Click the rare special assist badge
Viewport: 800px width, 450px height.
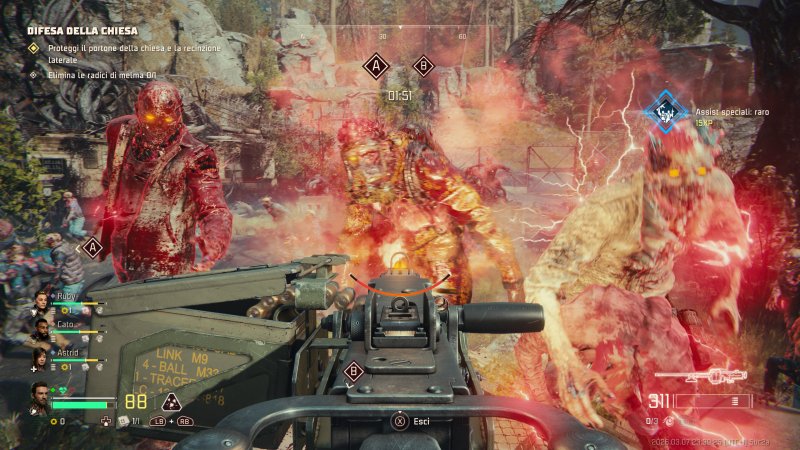(663, 113)
